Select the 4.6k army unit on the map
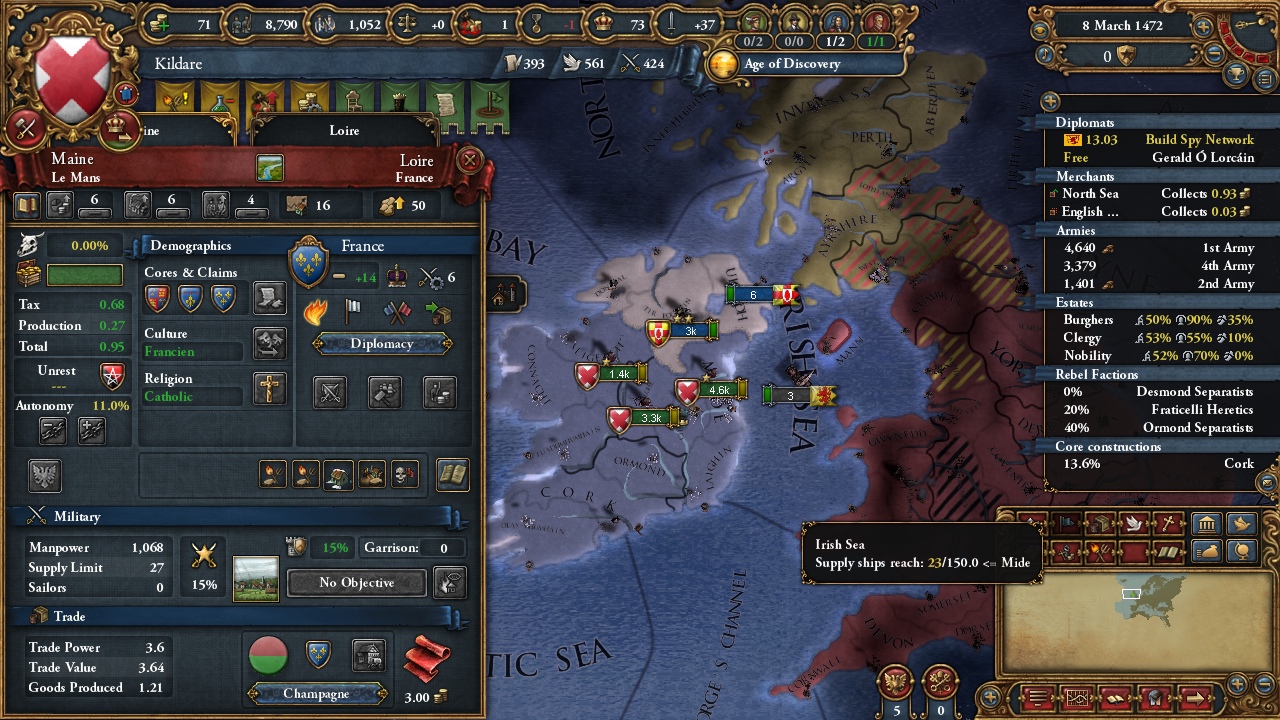The width and height of the screenshot is (1280, 720). (718, 390)
